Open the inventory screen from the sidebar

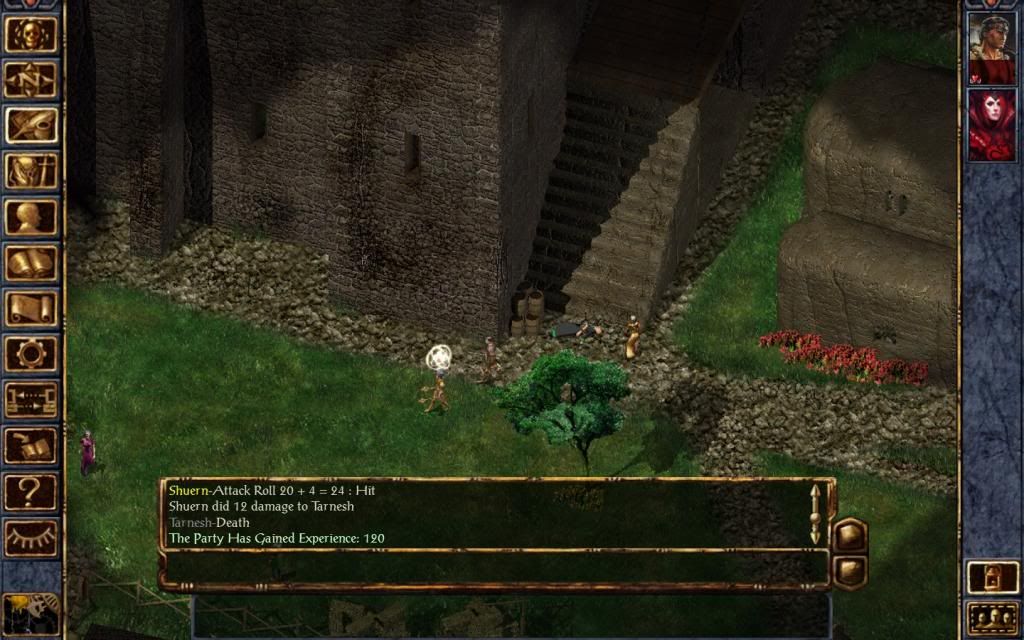31,172
